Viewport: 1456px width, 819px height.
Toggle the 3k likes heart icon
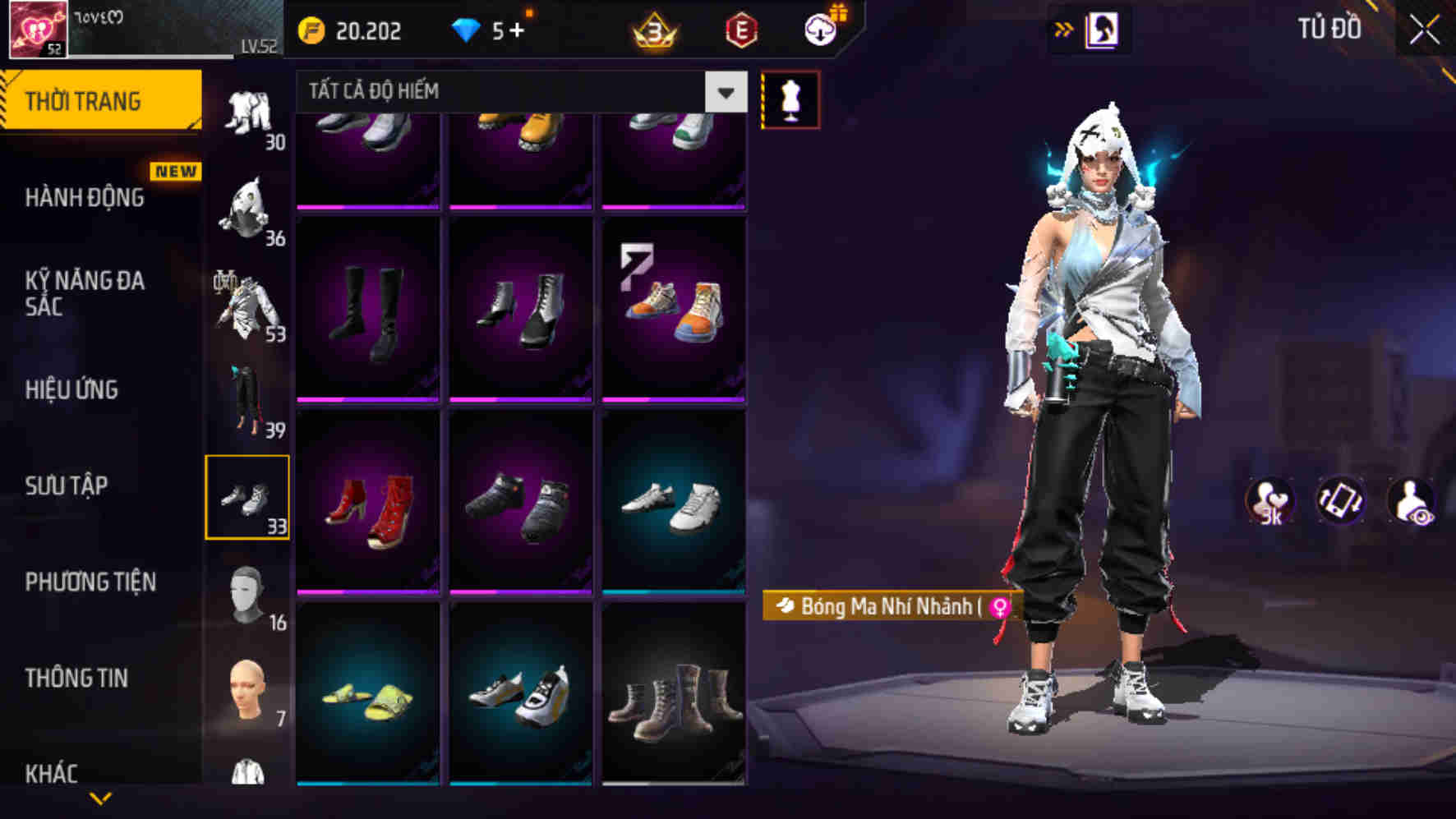(x=1269, y=500)
